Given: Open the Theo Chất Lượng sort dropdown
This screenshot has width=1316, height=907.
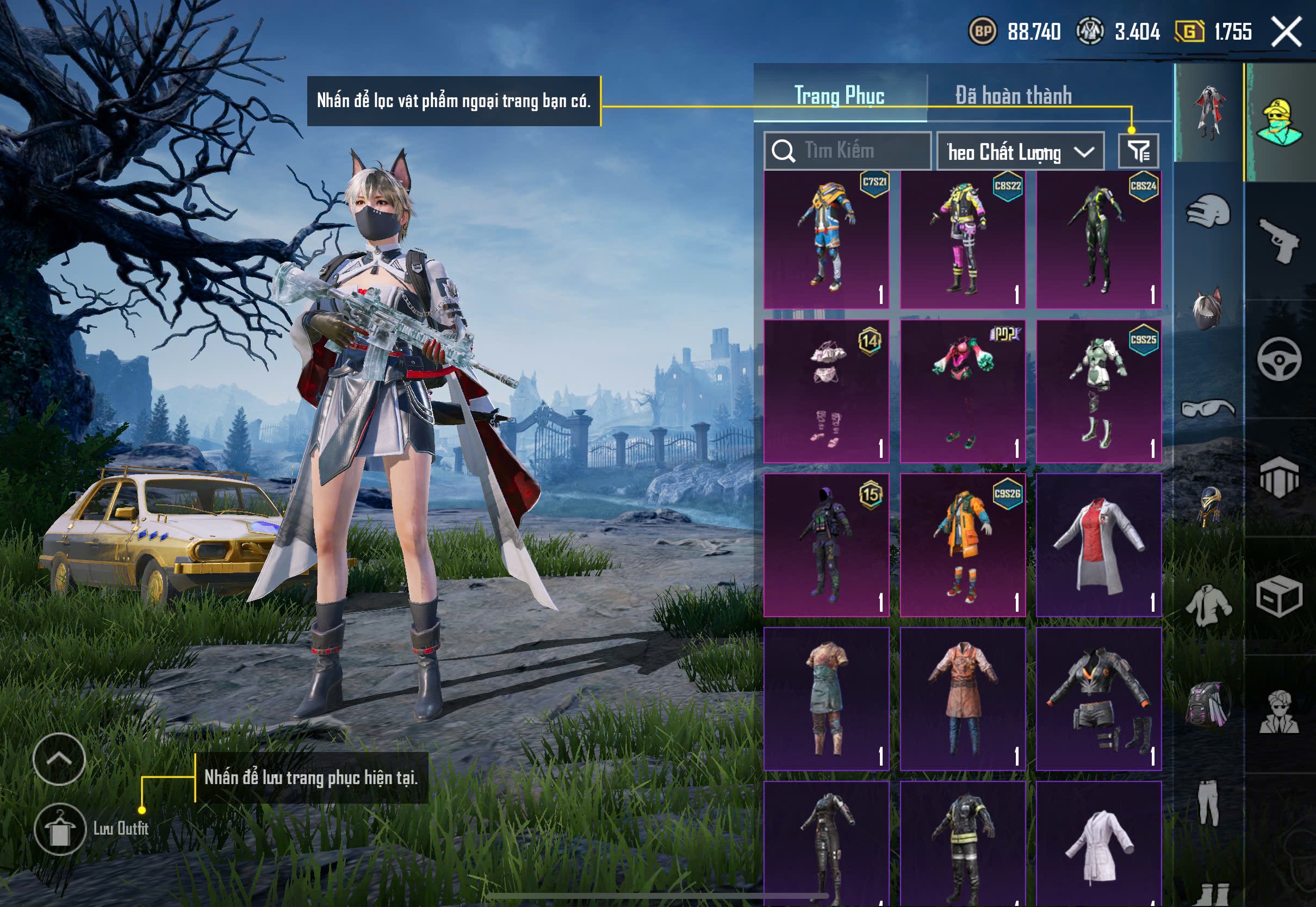Looking at the screenshot, I should 1020,152.
